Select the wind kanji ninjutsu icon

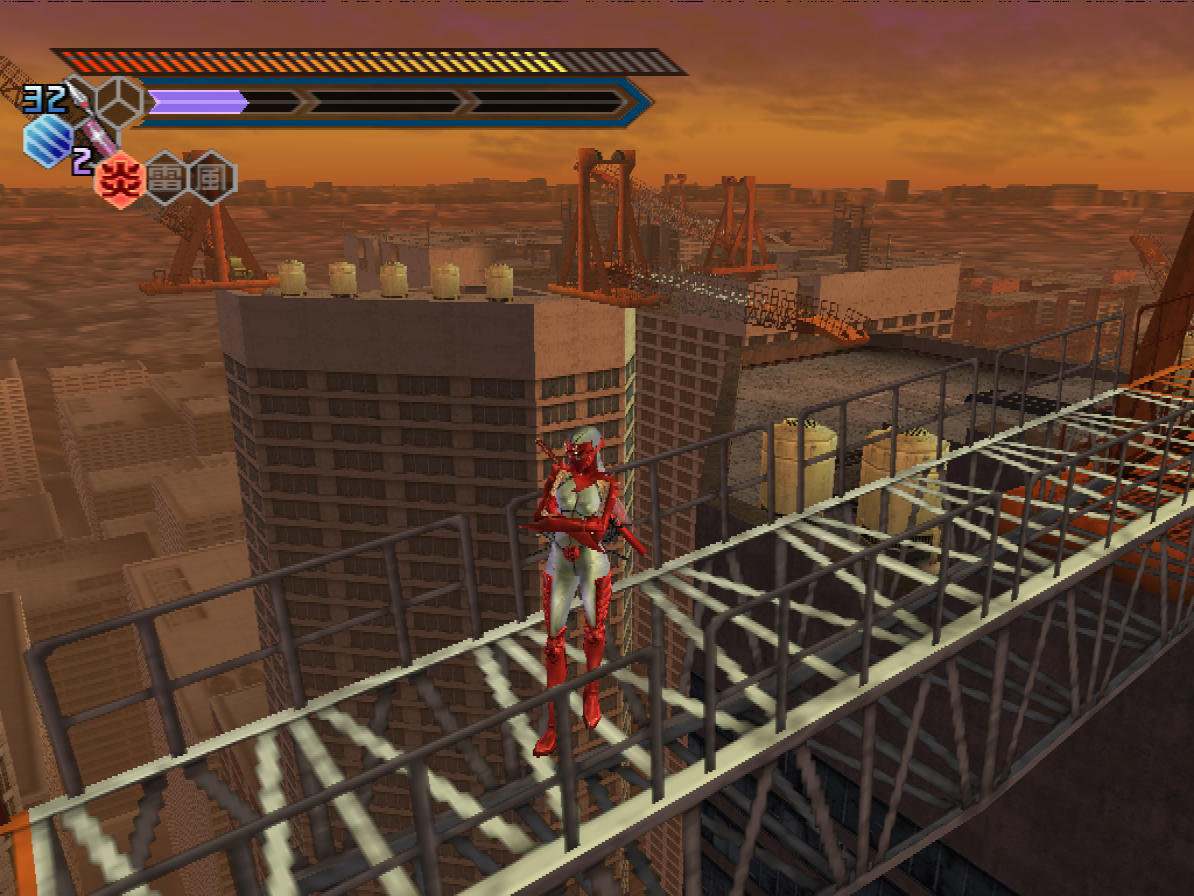pos(213,179)
